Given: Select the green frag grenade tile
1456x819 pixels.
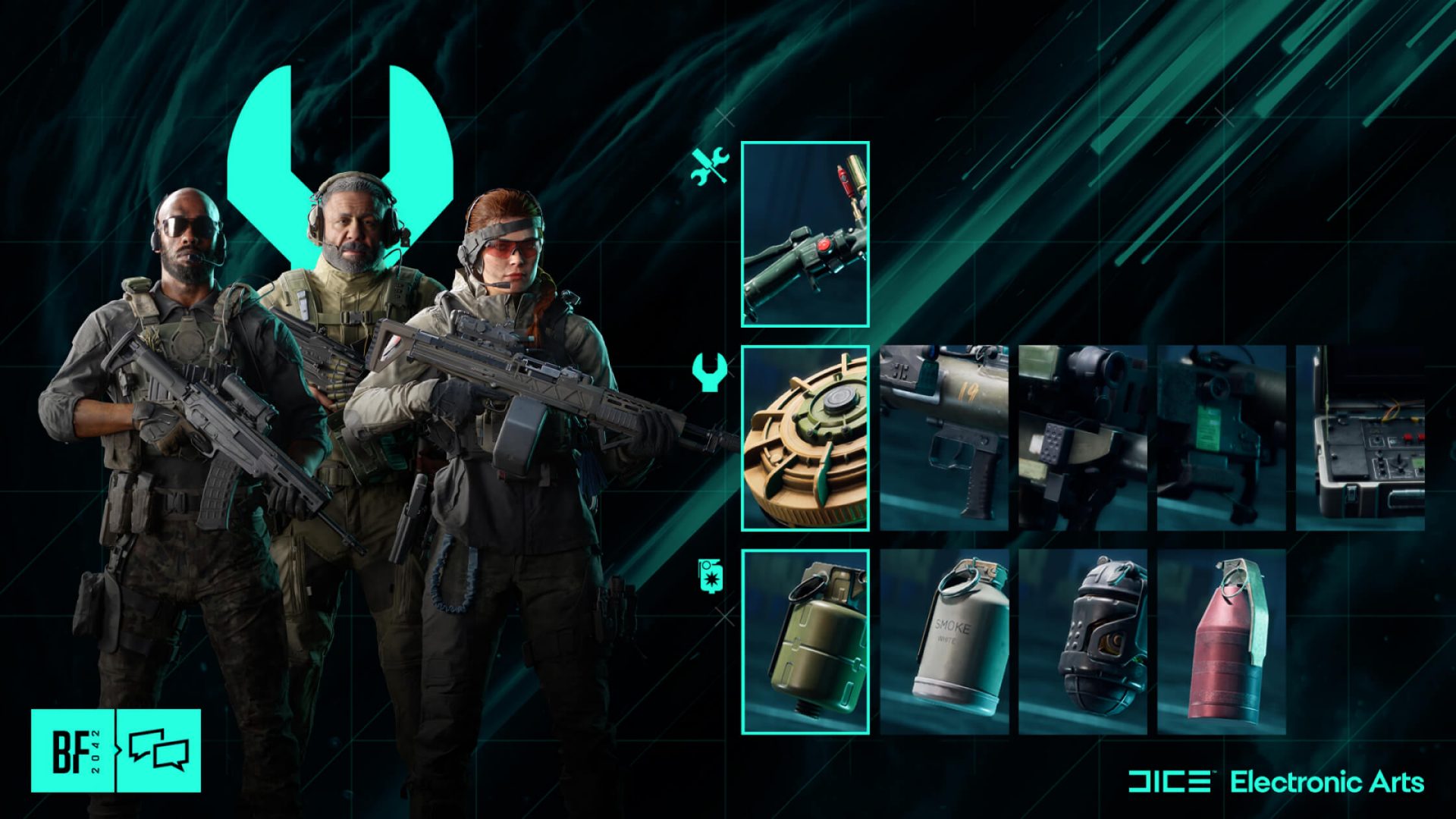Looking at the screenshot, I should [x=805, y=642].
